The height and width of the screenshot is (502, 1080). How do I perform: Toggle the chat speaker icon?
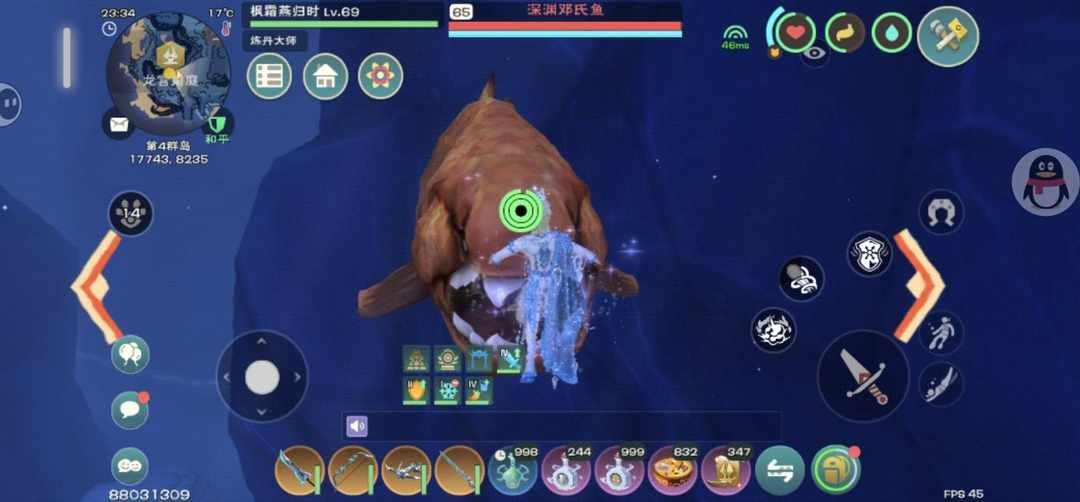(x=357, y=427)
